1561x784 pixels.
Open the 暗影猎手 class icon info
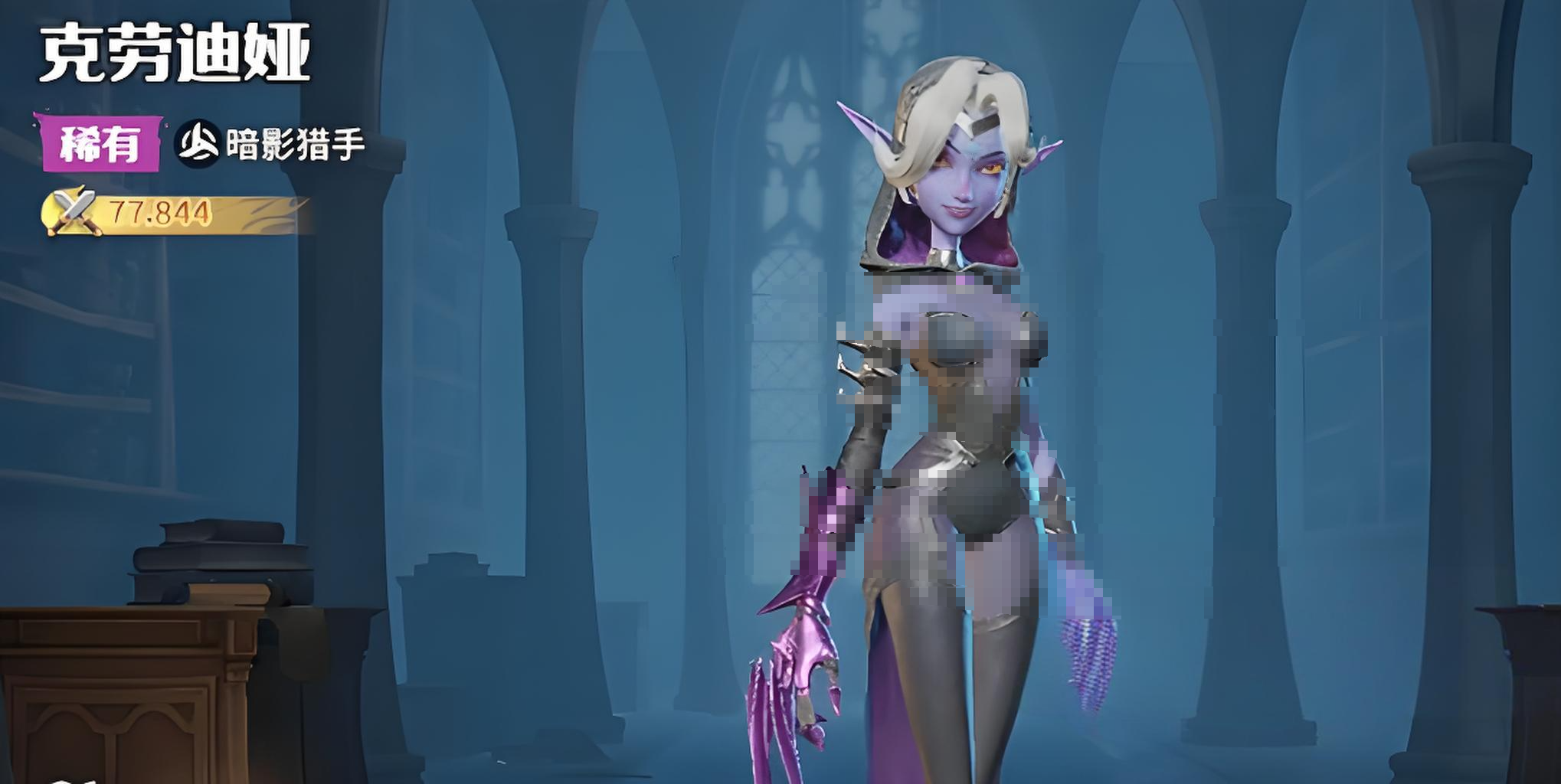[198, 143]
